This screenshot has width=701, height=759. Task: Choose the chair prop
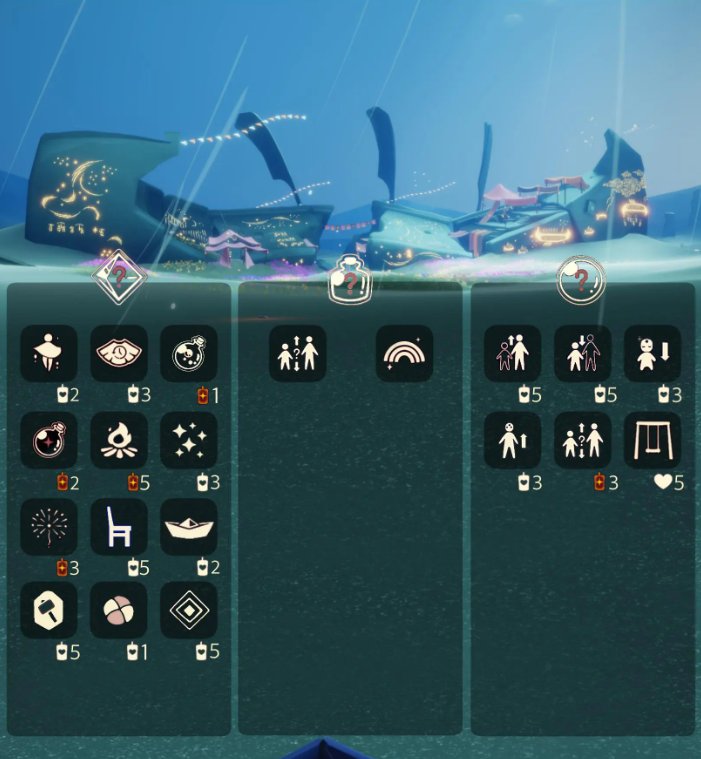[119, 526]
